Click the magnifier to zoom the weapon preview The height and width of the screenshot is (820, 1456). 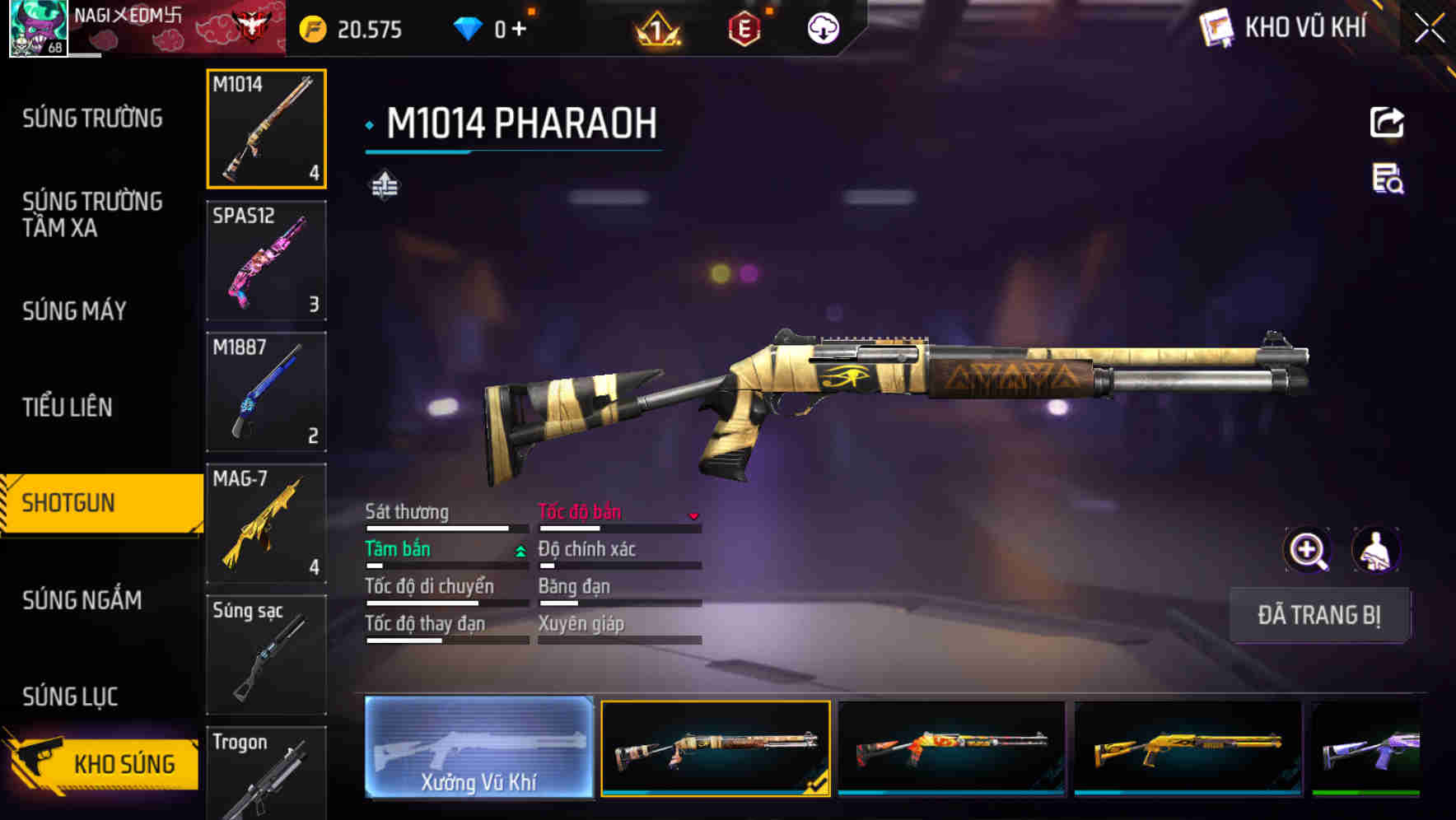1308,550
